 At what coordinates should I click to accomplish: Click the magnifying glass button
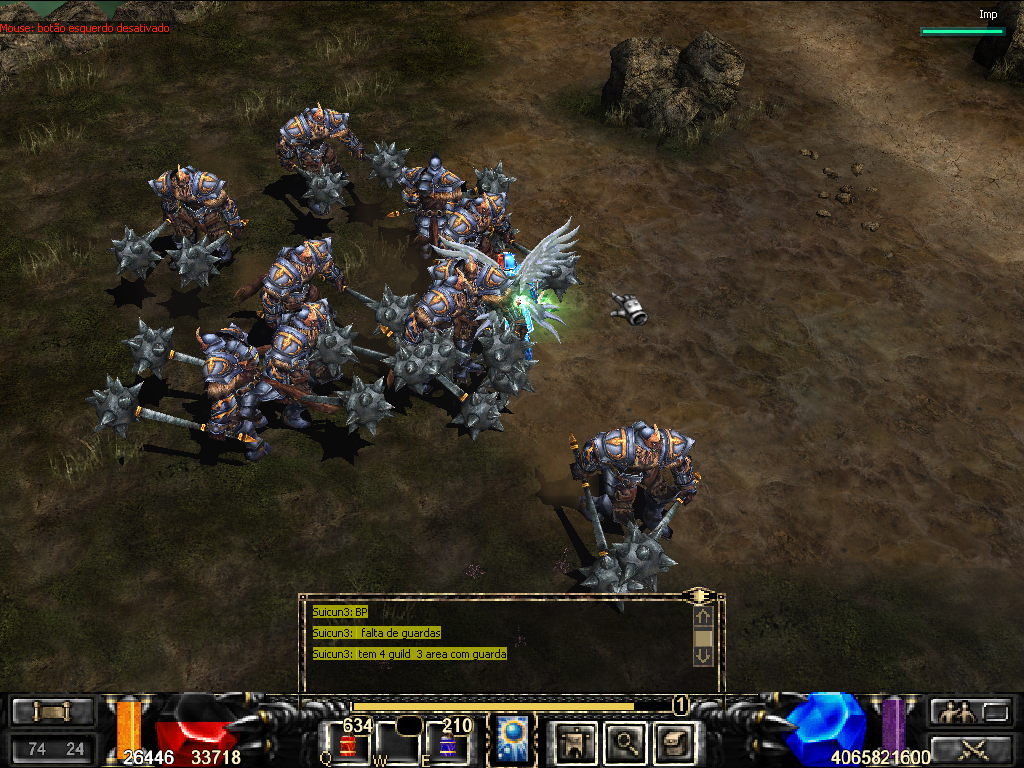coord(624,741)
